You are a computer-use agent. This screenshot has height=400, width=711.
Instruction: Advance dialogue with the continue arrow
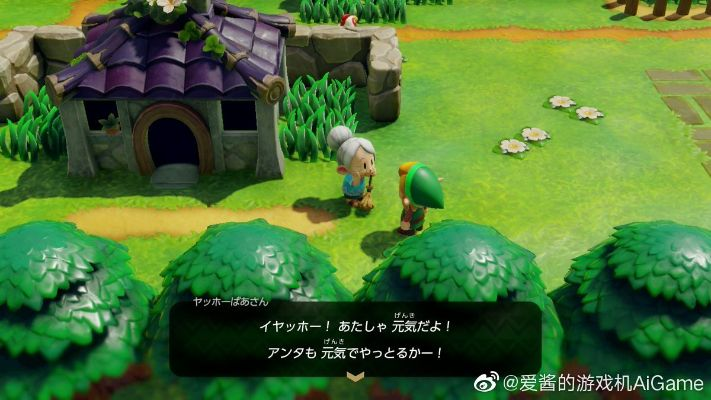pyautogui.click(x=354, y=375)
